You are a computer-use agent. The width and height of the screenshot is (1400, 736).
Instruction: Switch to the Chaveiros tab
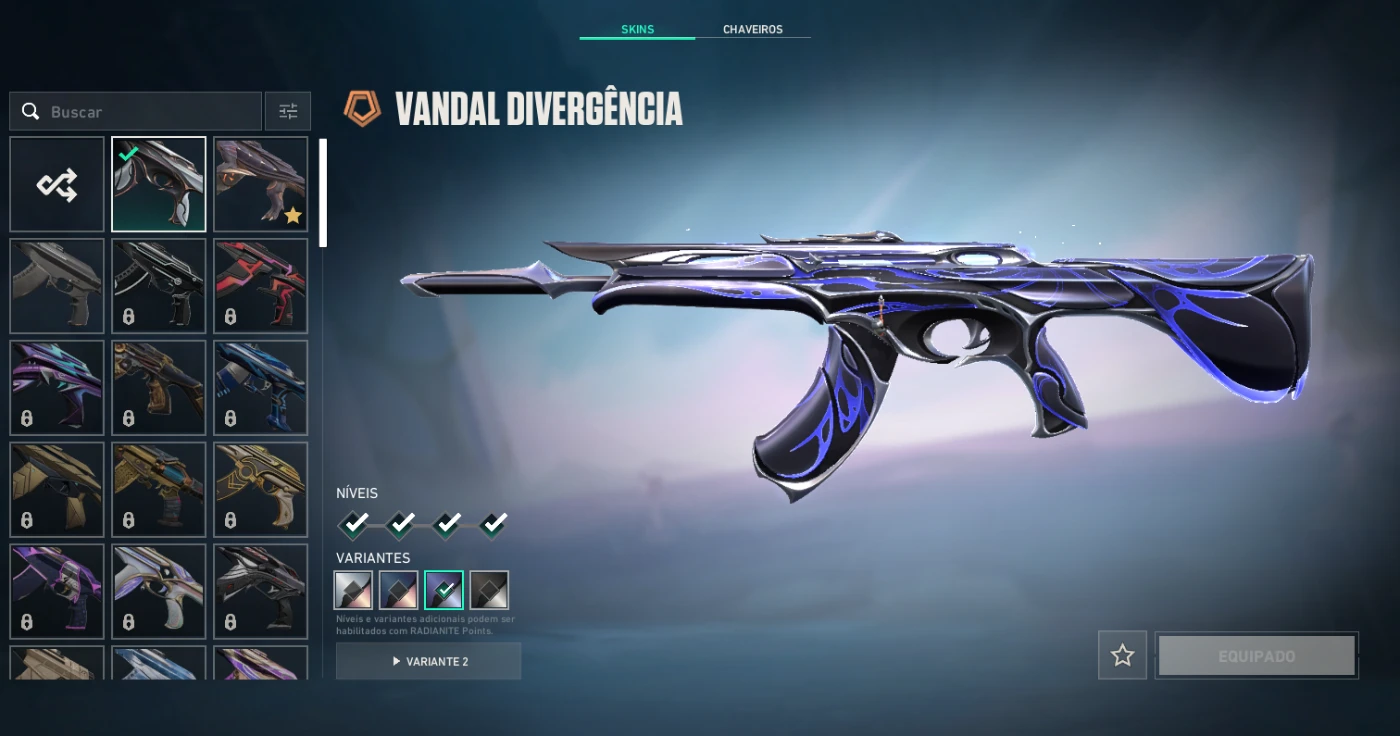[752, 29]
